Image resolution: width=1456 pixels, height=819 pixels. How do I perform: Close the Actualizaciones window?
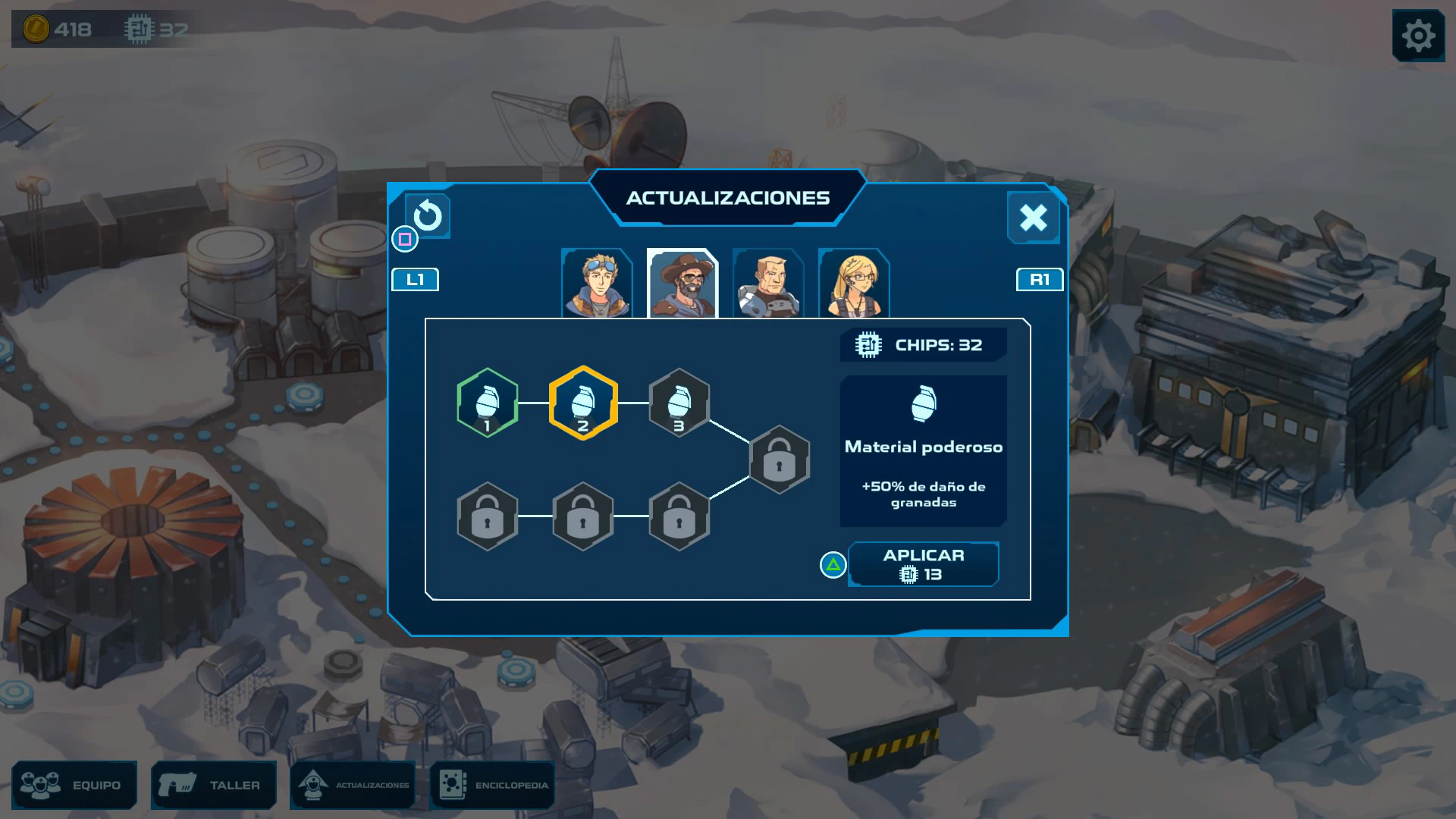[x=1033, y=218]
